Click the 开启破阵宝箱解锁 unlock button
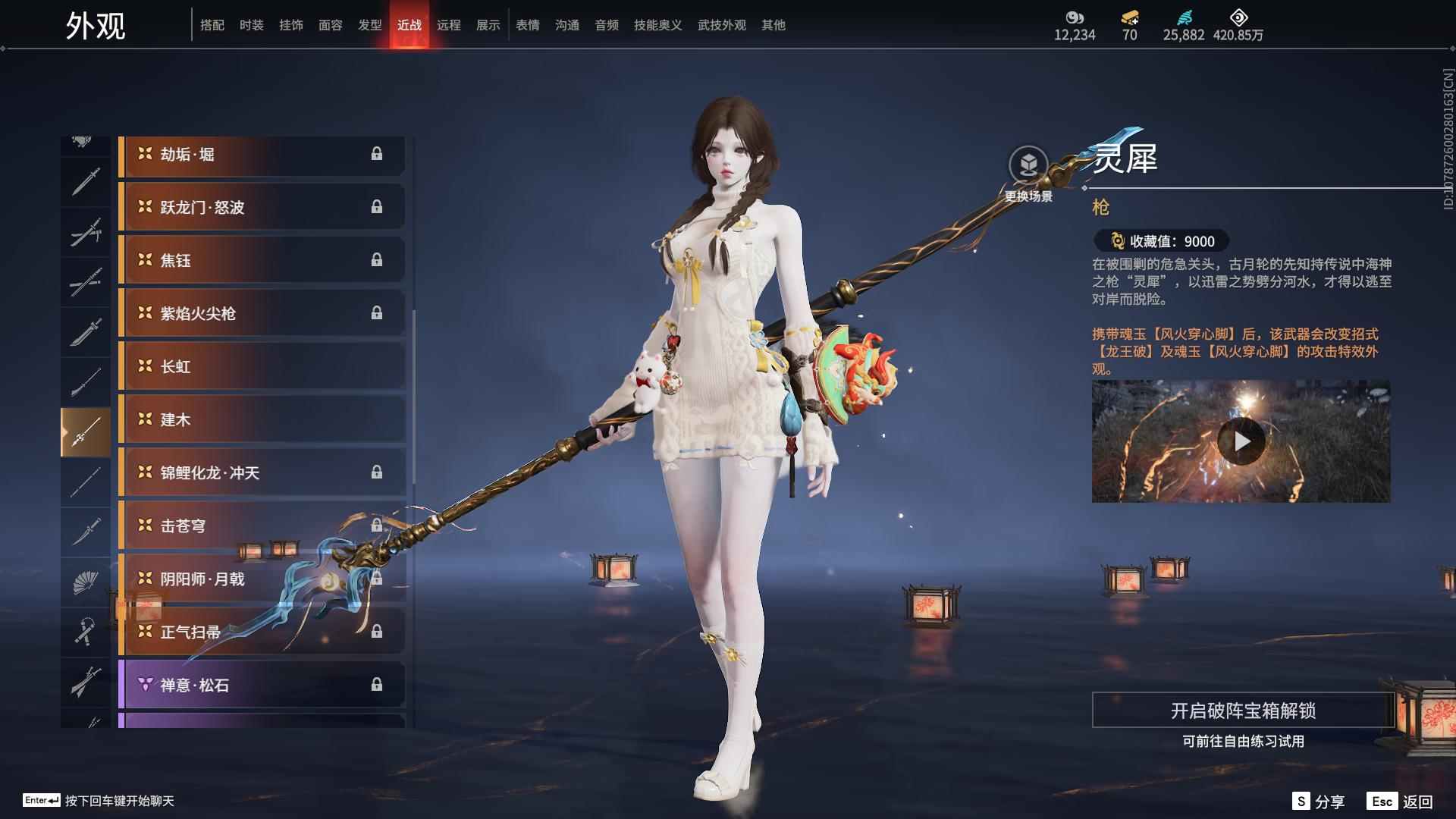The width and height of the screenshot is (1456, 819). click(1242, 711)
